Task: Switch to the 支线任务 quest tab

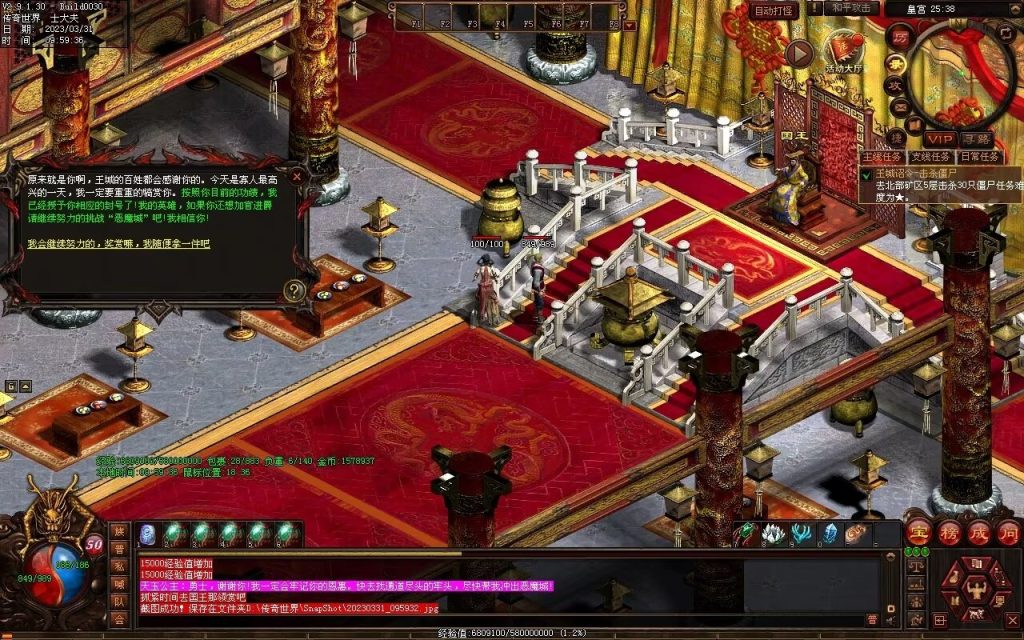Action: (x=931, y=157)
